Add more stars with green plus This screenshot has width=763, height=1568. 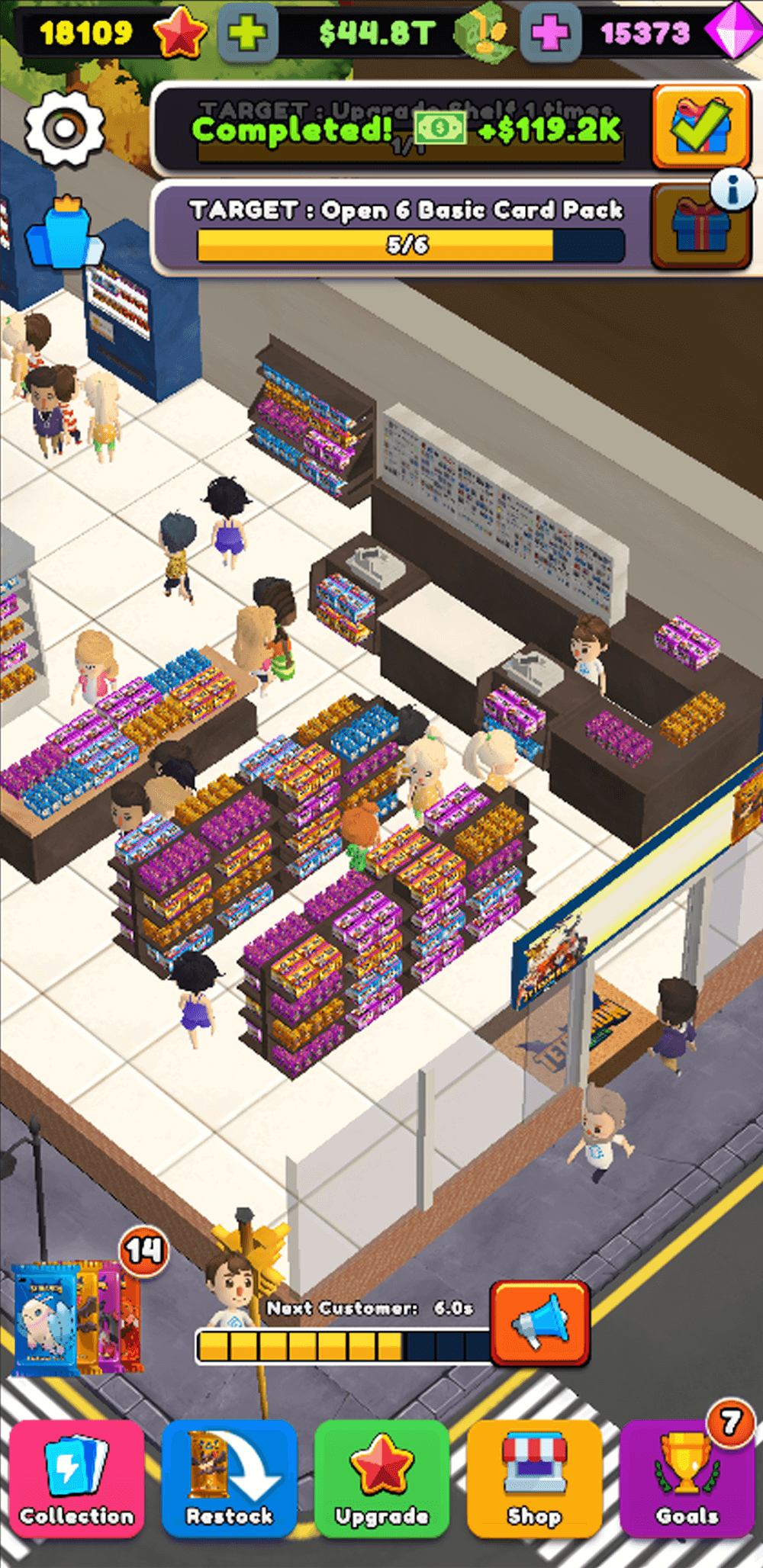pos(247,34)
